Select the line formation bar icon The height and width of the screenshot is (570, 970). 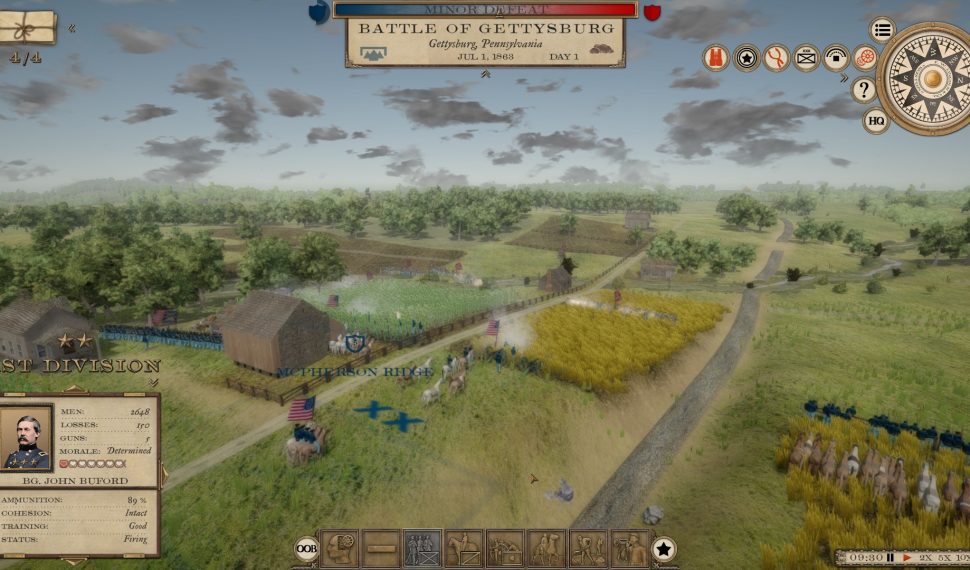pyautogui.click(x=381, y=548)
